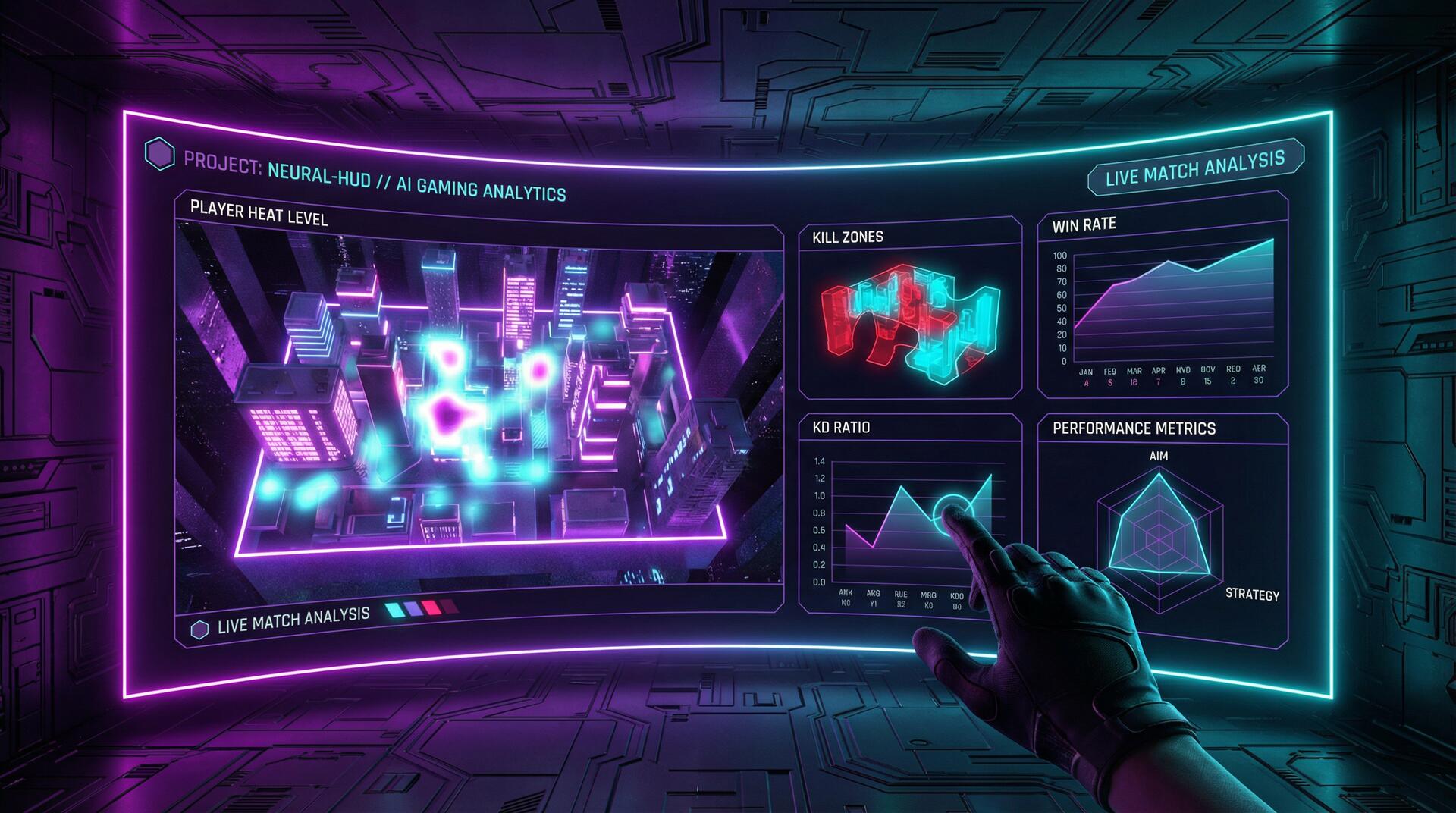This screenshot has width=1456, height=813.
Task: Choose the cyan color swatch
Action: point(394,609)
